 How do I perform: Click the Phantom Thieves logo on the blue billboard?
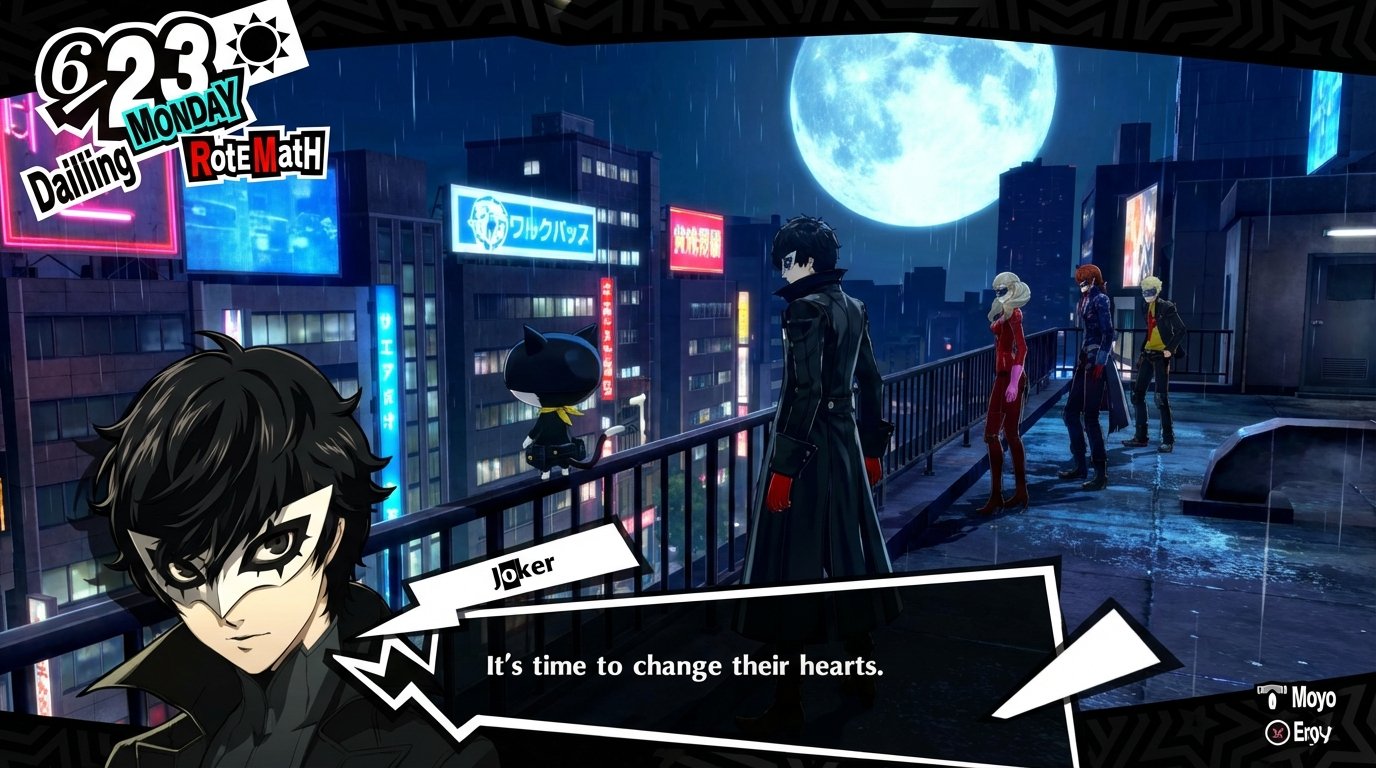487,222
